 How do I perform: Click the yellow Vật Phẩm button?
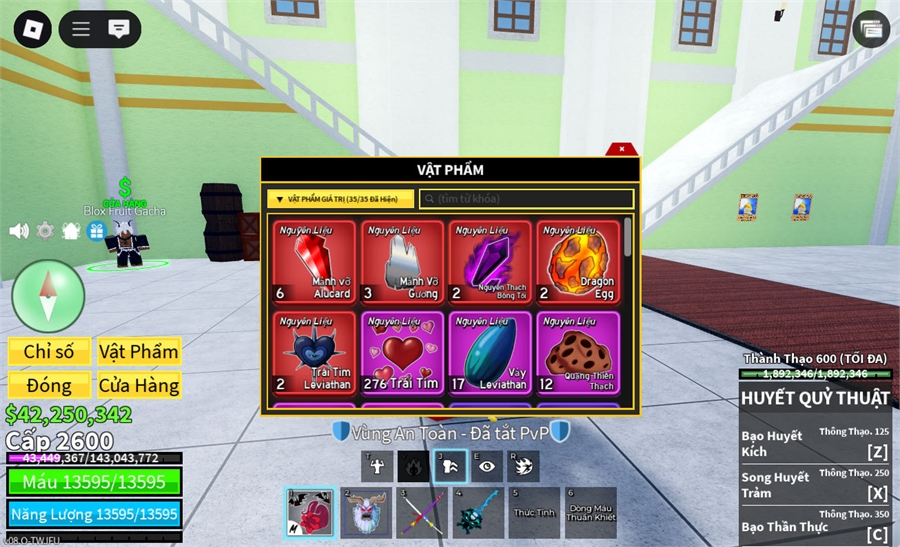pos(139,352)
